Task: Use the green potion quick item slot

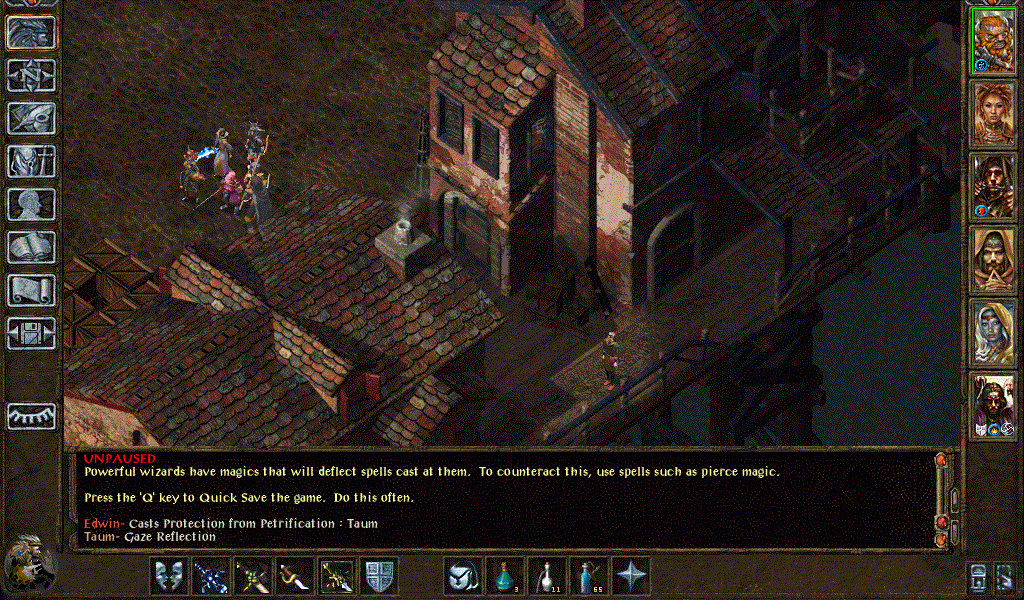Action: 505,576
